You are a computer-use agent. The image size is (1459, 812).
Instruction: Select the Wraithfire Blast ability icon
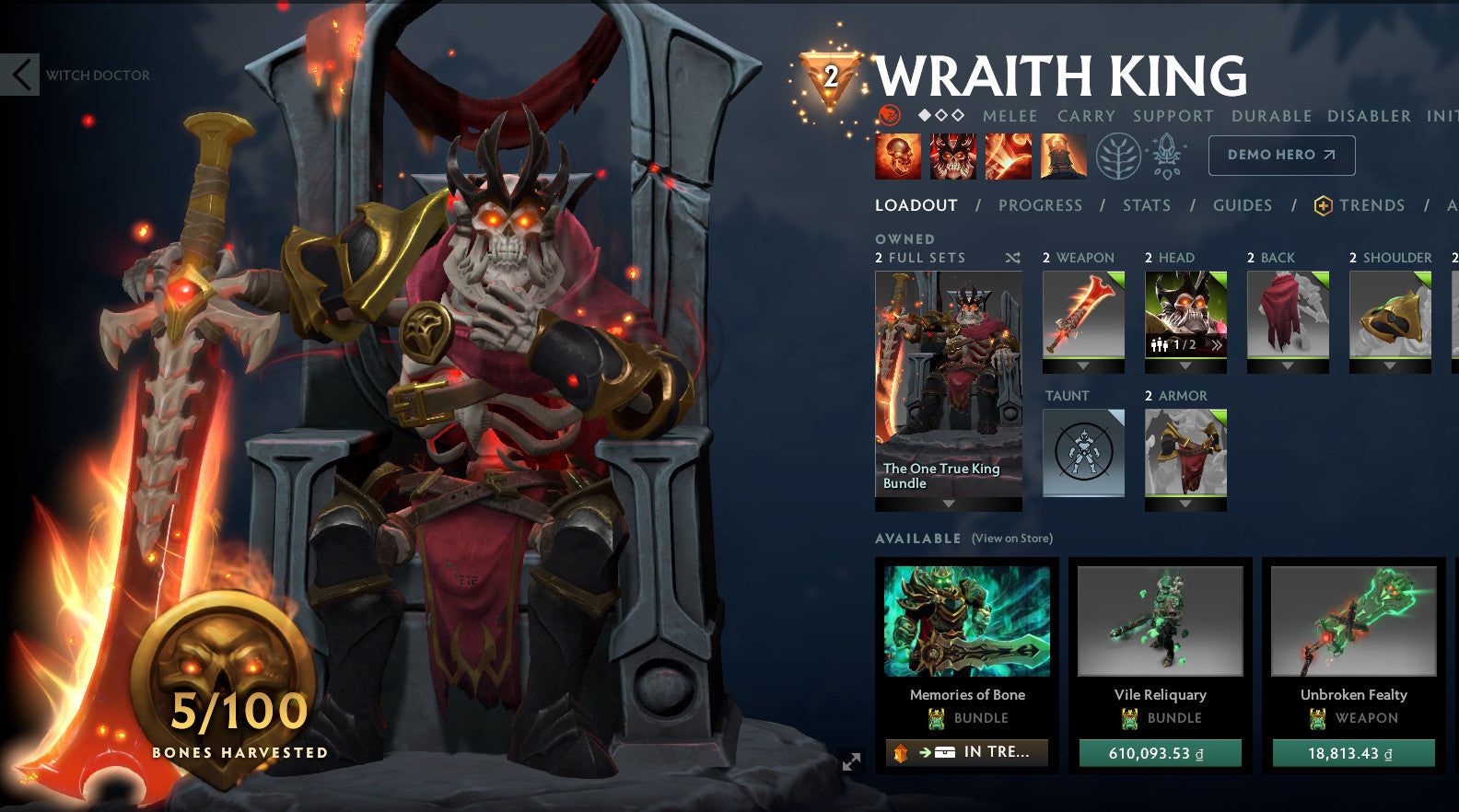click(x=898, y=157)
